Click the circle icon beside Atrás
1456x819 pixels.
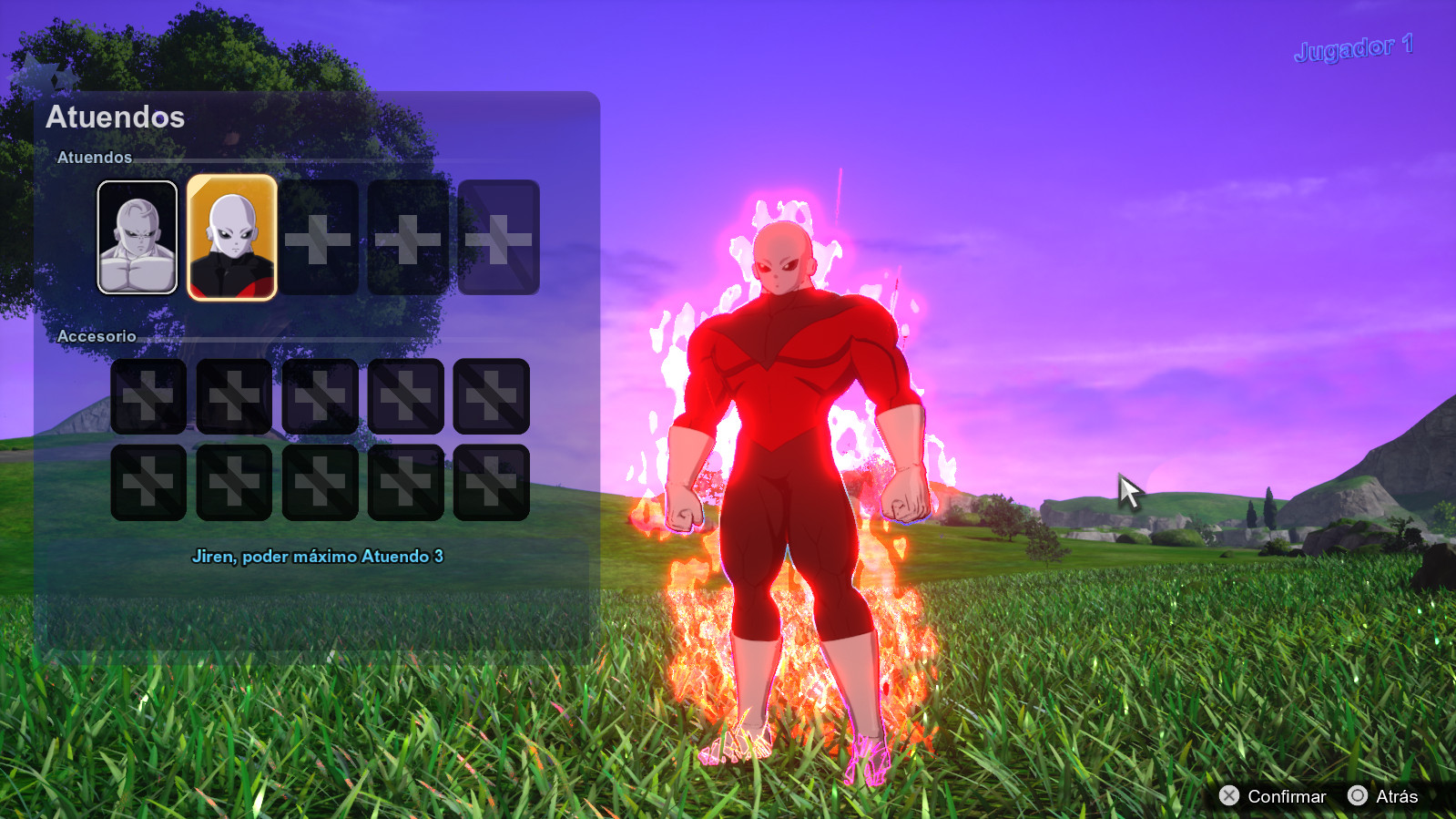(x=1356, y=796)
